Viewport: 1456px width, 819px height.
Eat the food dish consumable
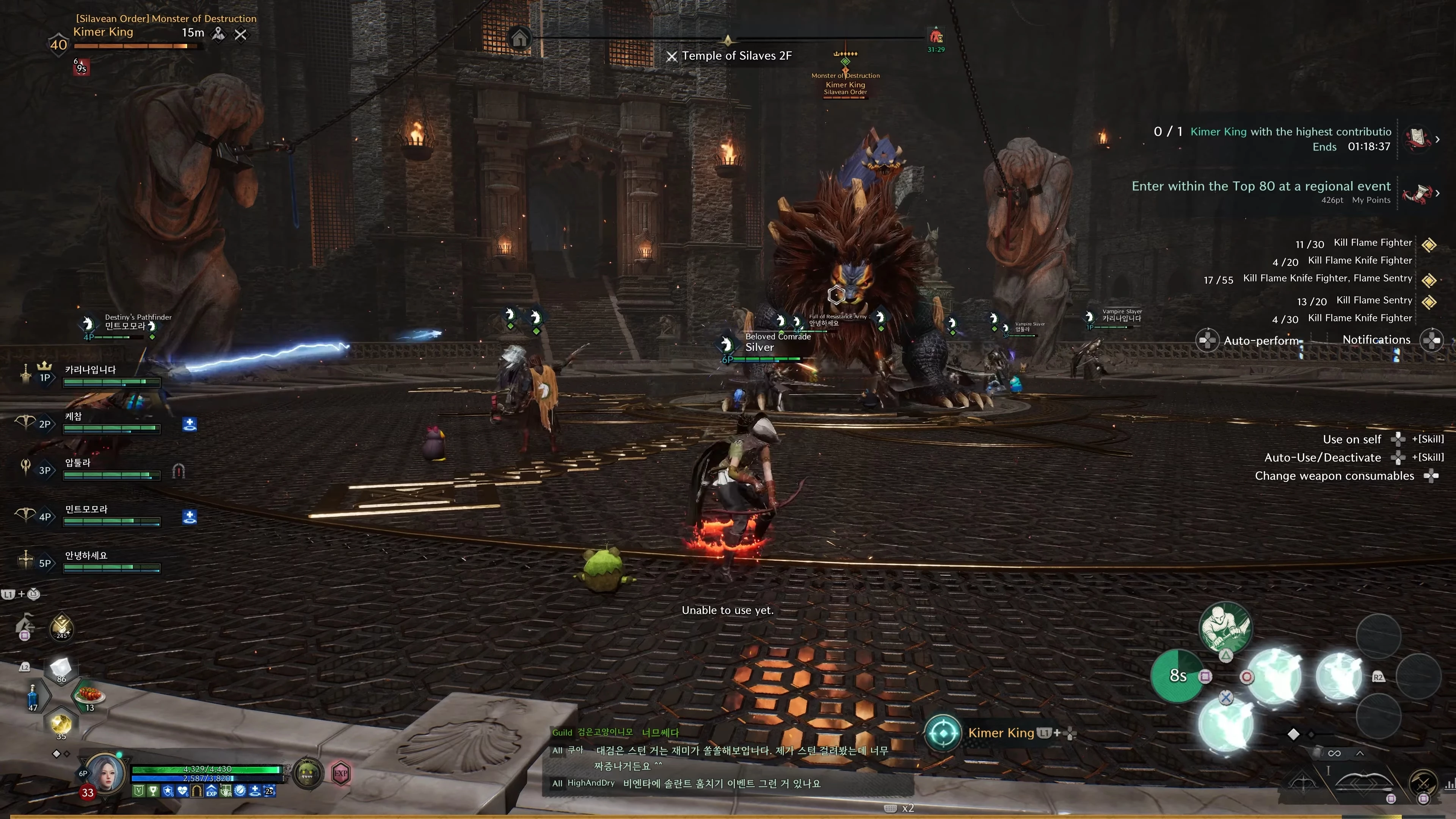point(89,694)
